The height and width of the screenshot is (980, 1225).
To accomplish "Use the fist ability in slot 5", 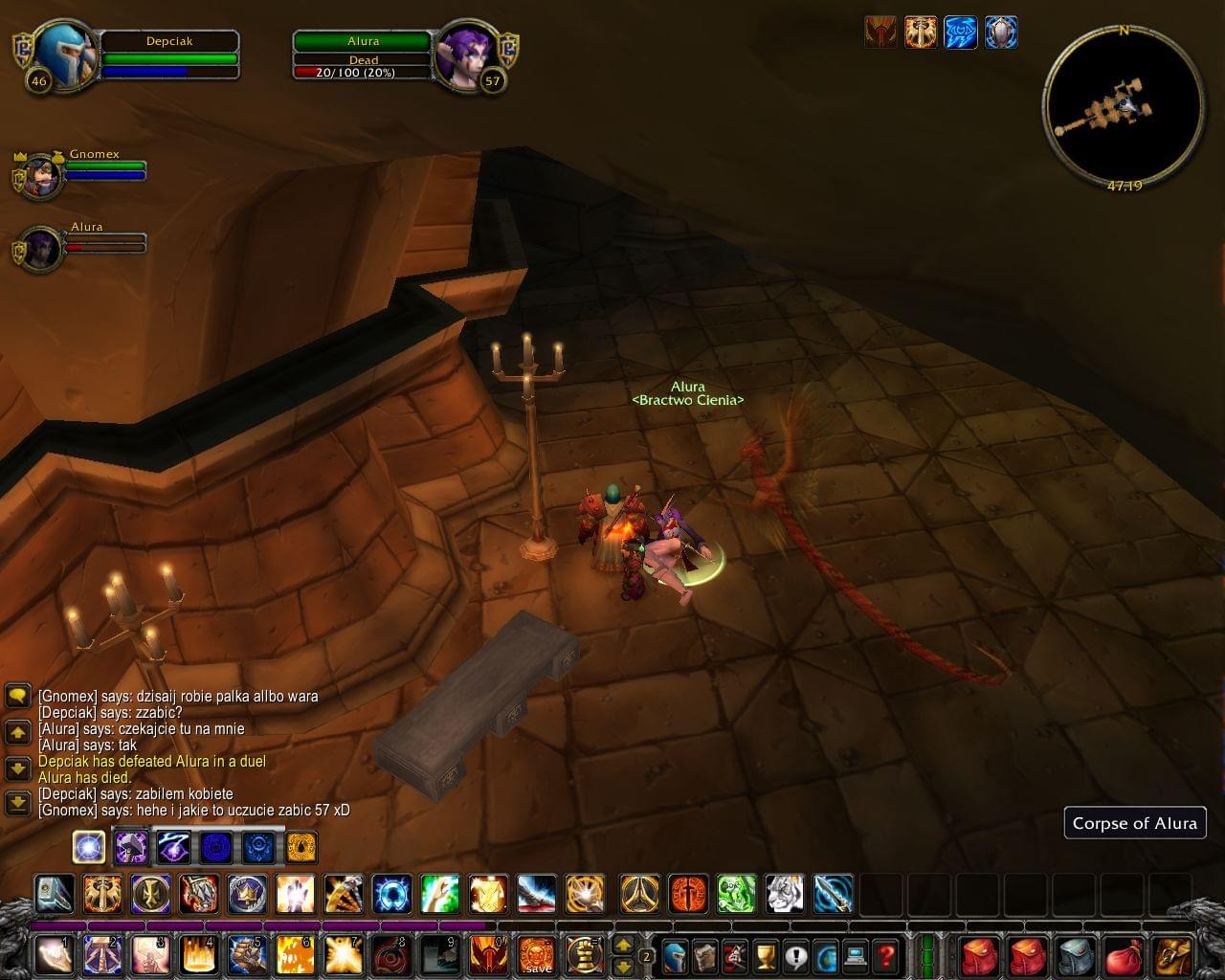I will 246,954.
